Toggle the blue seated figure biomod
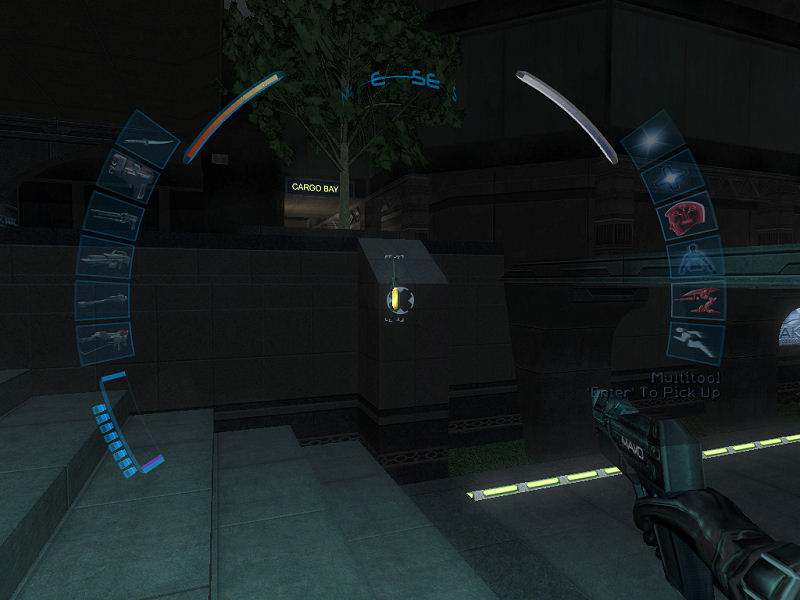This screenshot has width=800, height=600. tap(690, 260)
